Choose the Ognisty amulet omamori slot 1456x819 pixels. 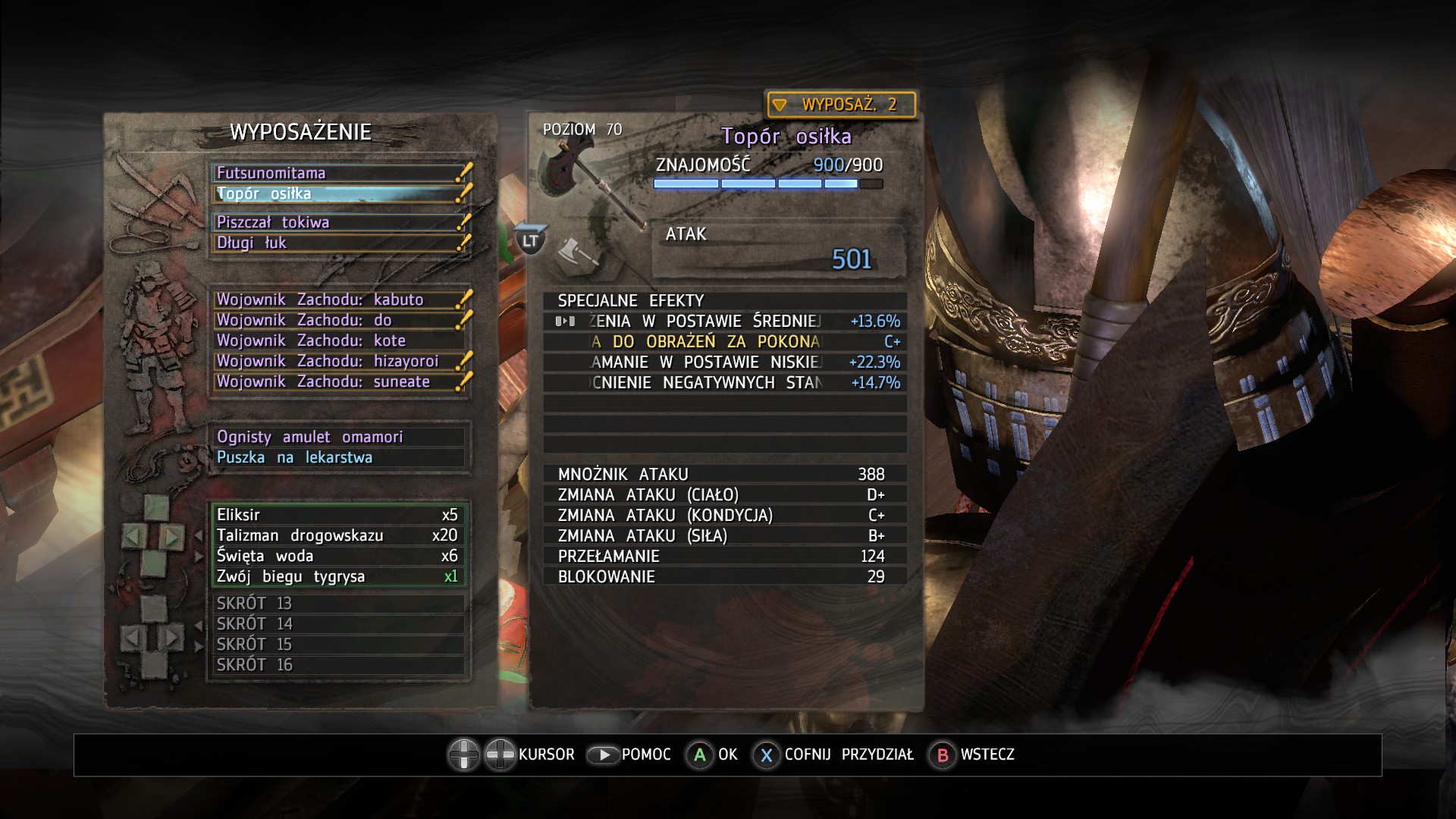click(x=338, y=437)
